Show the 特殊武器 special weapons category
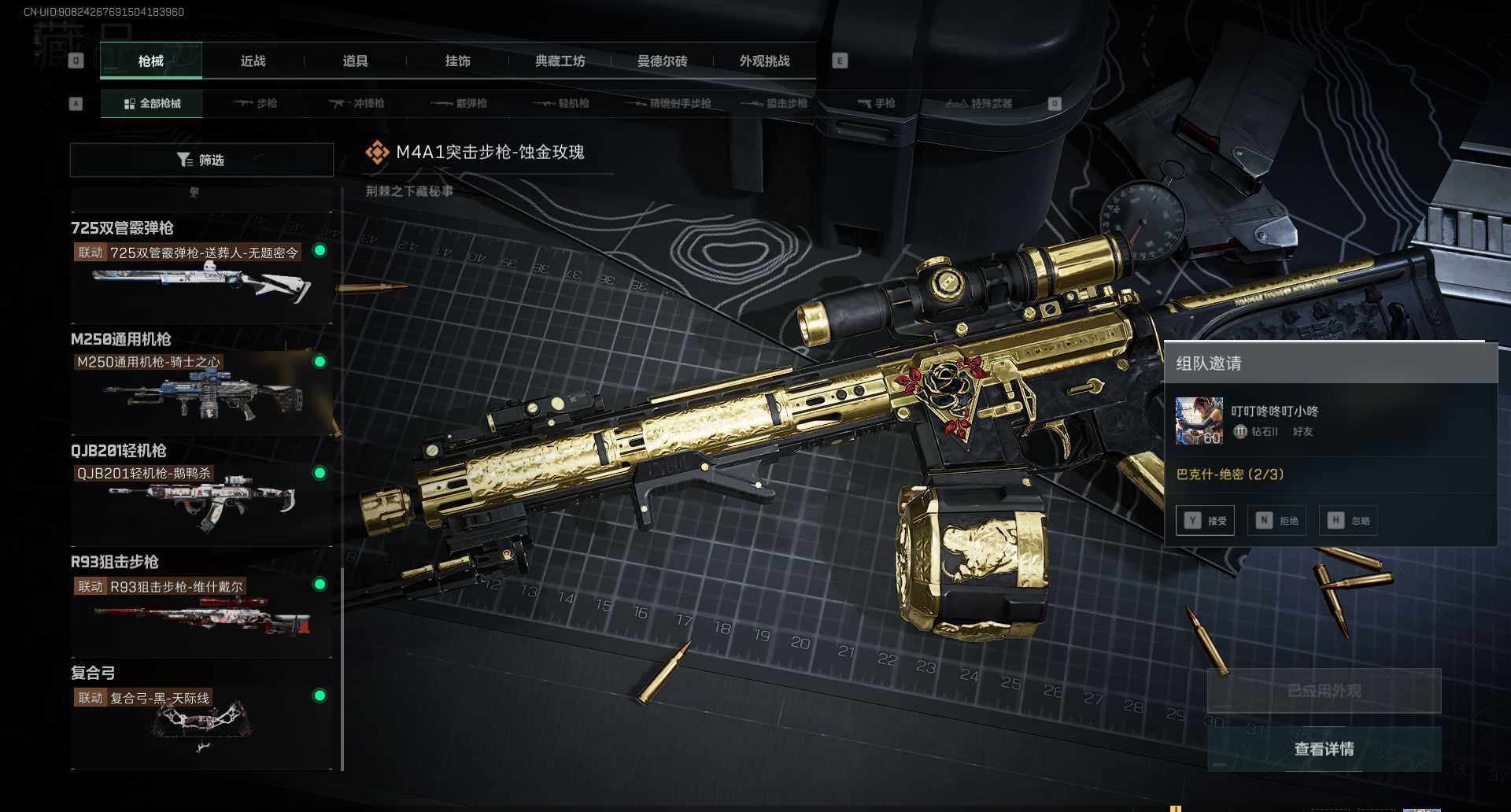This screenshot has height=812, width=1511. coord(979,103)
